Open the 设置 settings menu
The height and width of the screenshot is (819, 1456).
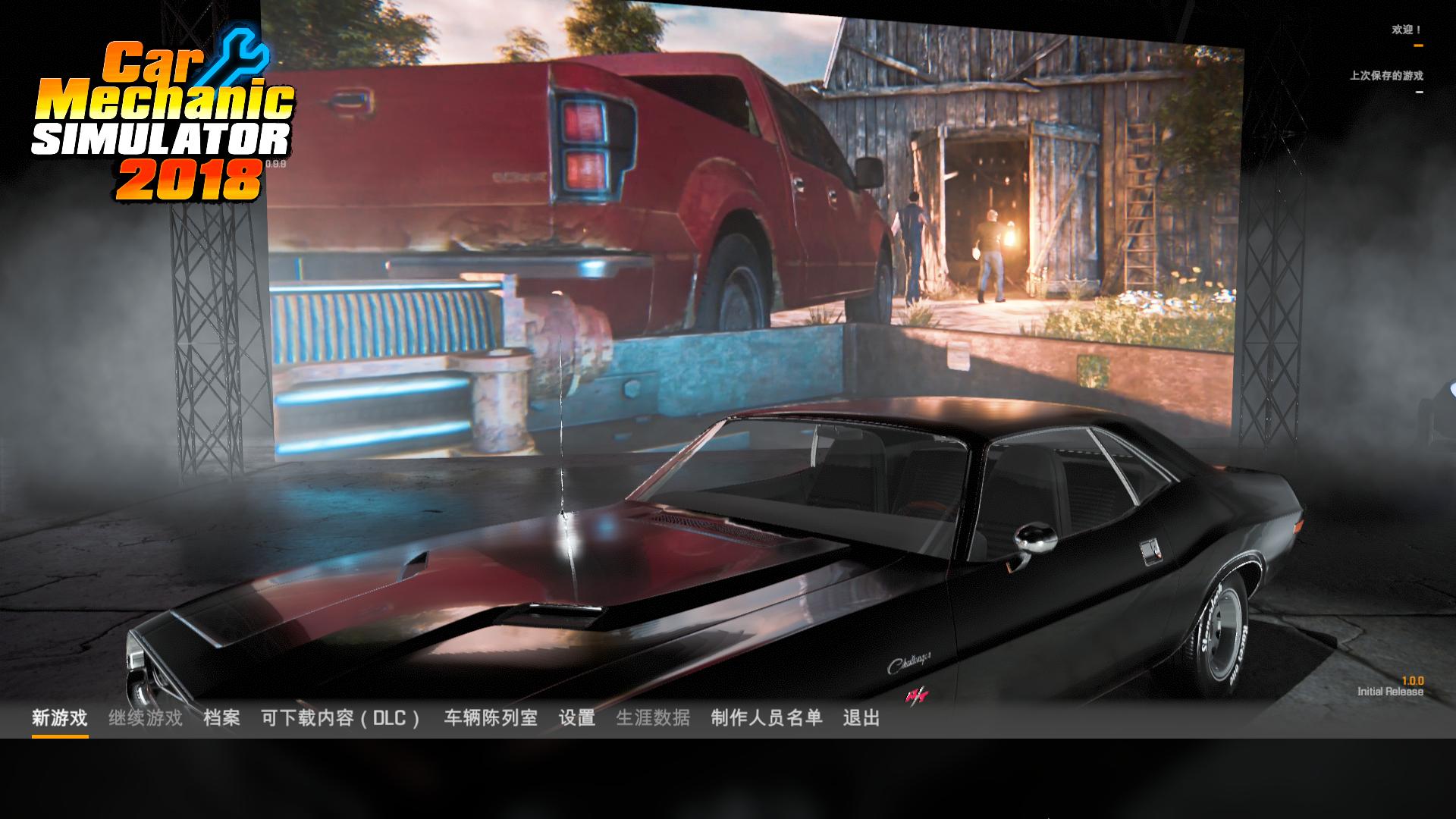(x=576, y=717)
